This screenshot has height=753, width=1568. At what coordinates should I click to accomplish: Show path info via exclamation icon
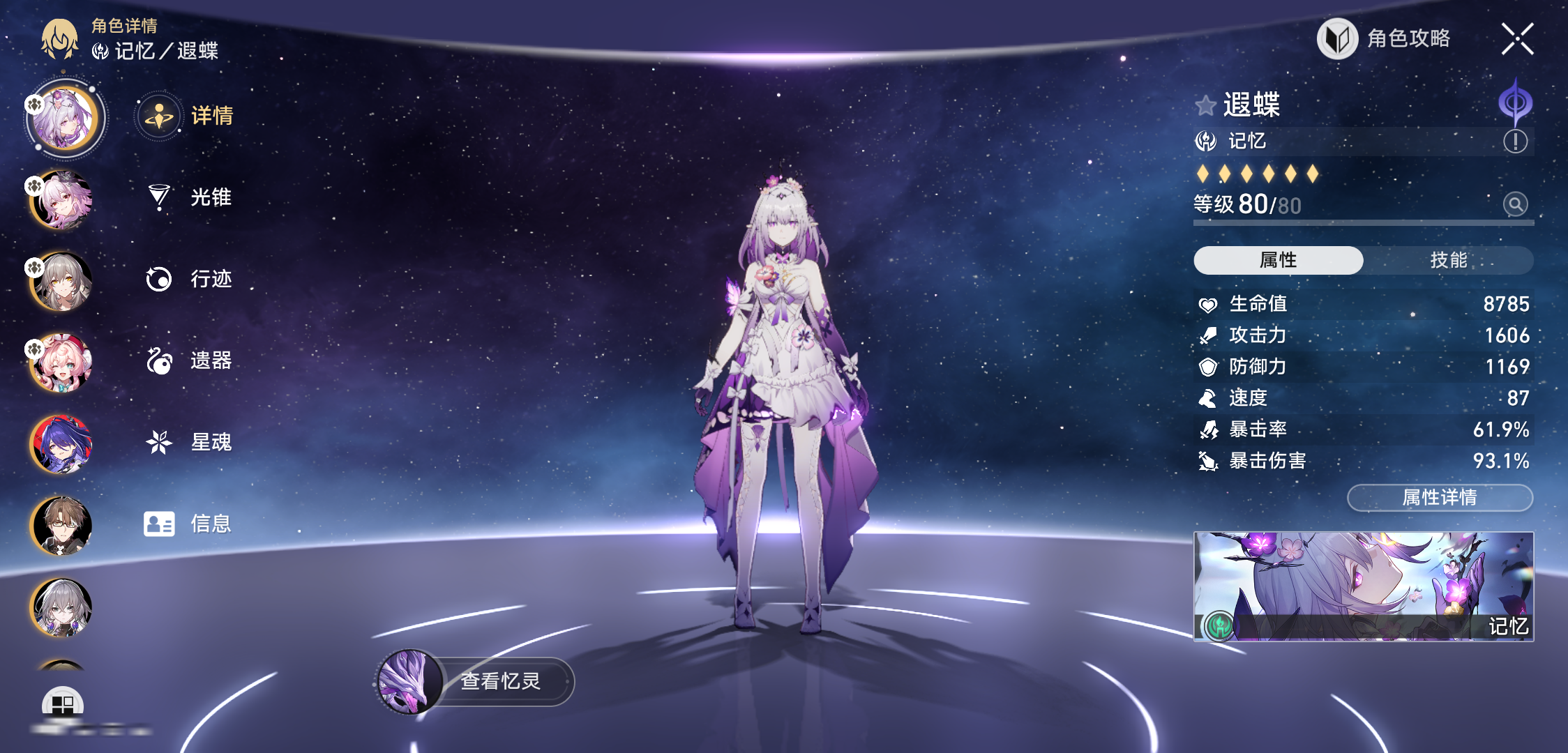pyautogui.click(x=1515, y=142)
